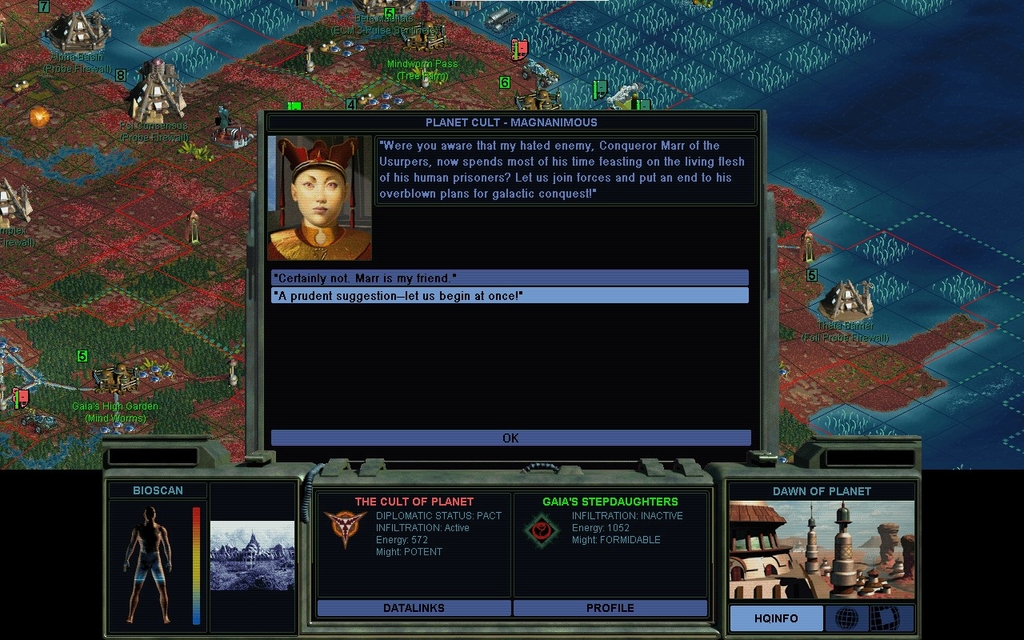View the Gaia's Stepdaughters Profile
The height and width of the screenshot is (640, 1024).
[610, 608]
